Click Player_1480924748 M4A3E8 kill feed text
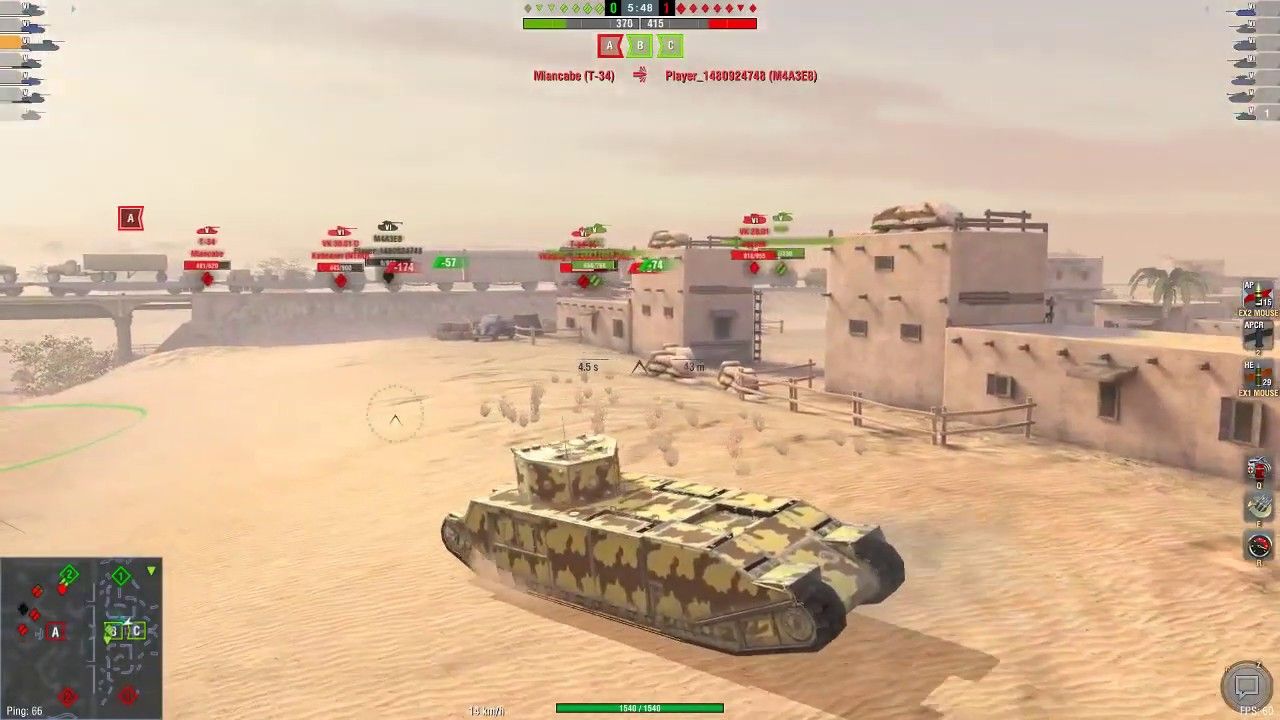The image size is (1280, 720). pyautogui.click(x=740, y=75)
